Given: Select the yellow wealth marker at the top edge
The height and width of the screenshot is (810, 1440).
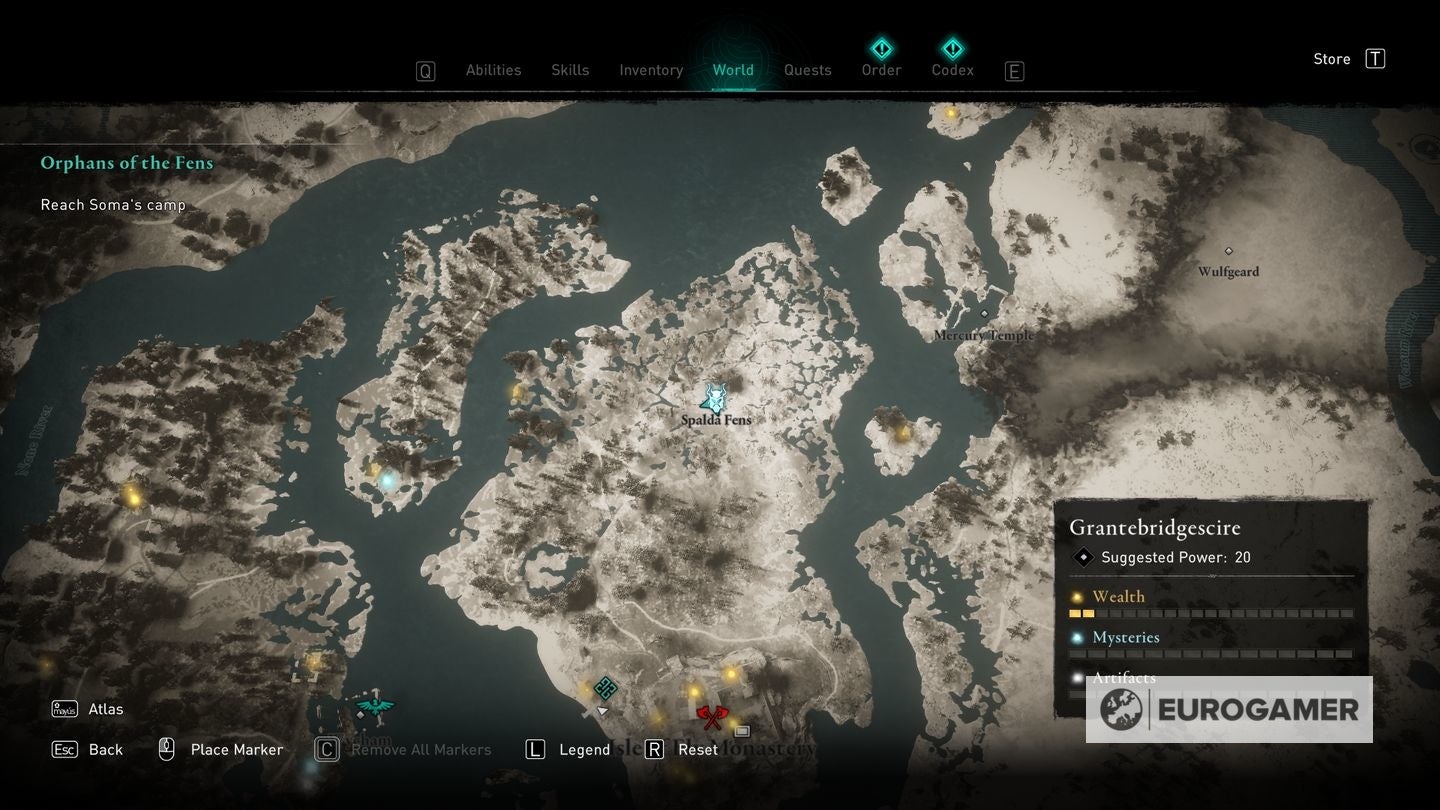Looking at the screenshot, I should pyautogui.click(x=950, y=113).
